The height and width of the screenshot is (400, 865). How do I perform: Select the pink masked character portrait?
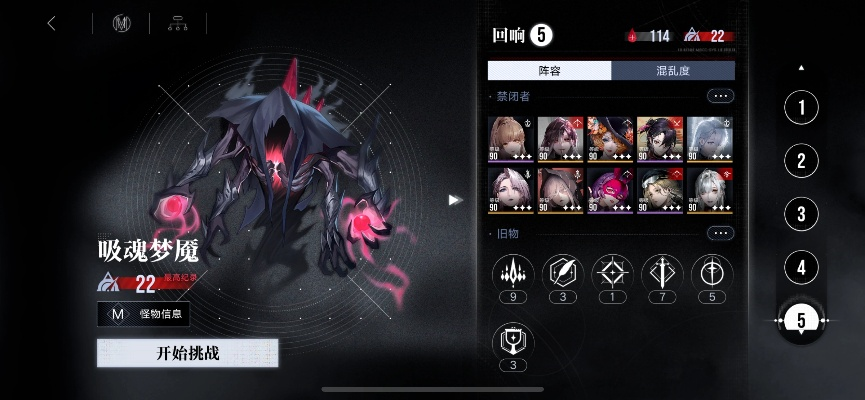pos(609,189)
